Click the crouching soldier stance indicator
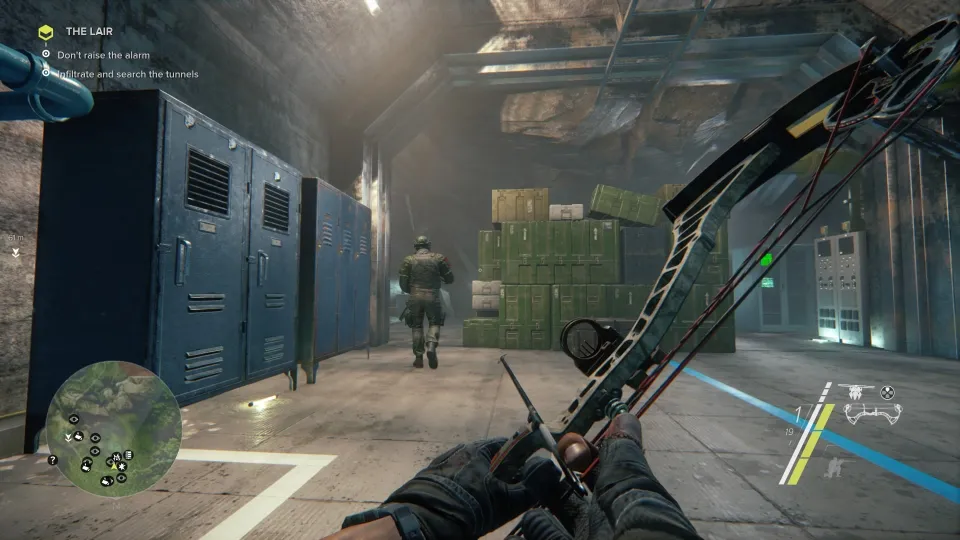Image resolution: width=960 pixels, height=540 pixels. [x=832, y=467]
